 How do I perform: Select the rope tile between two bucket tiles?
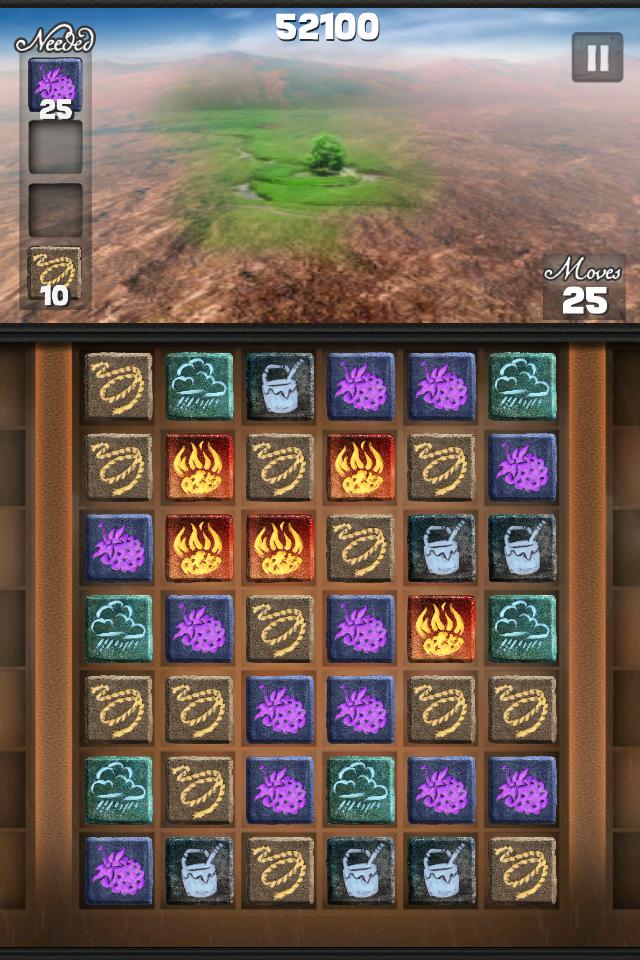coord(280,870)
